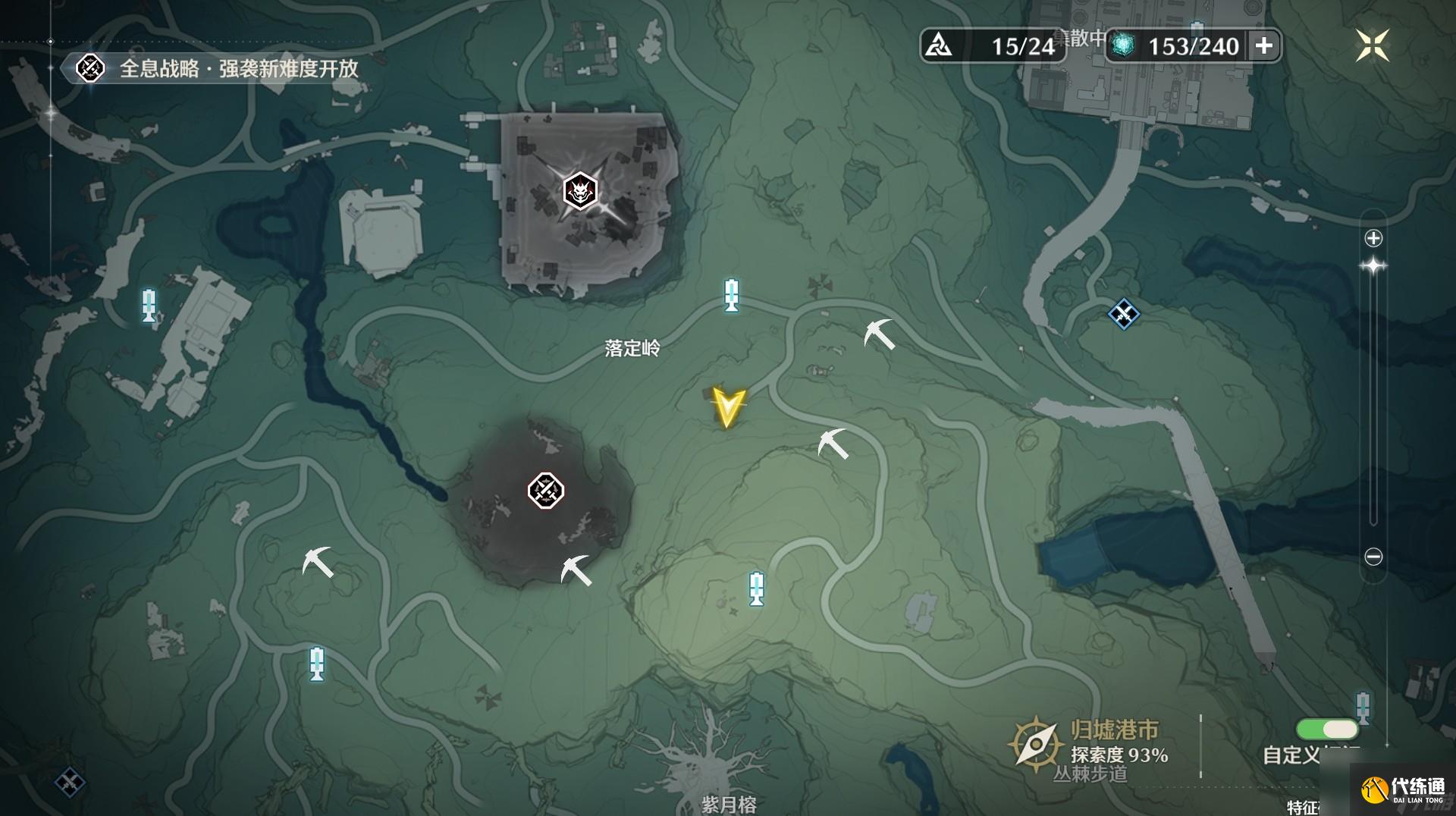The width and height of the screenshot is (1456, 816).
Task: Zoom out with the map's minus button
Action: pyautogui.click(x=1373, y=557)
